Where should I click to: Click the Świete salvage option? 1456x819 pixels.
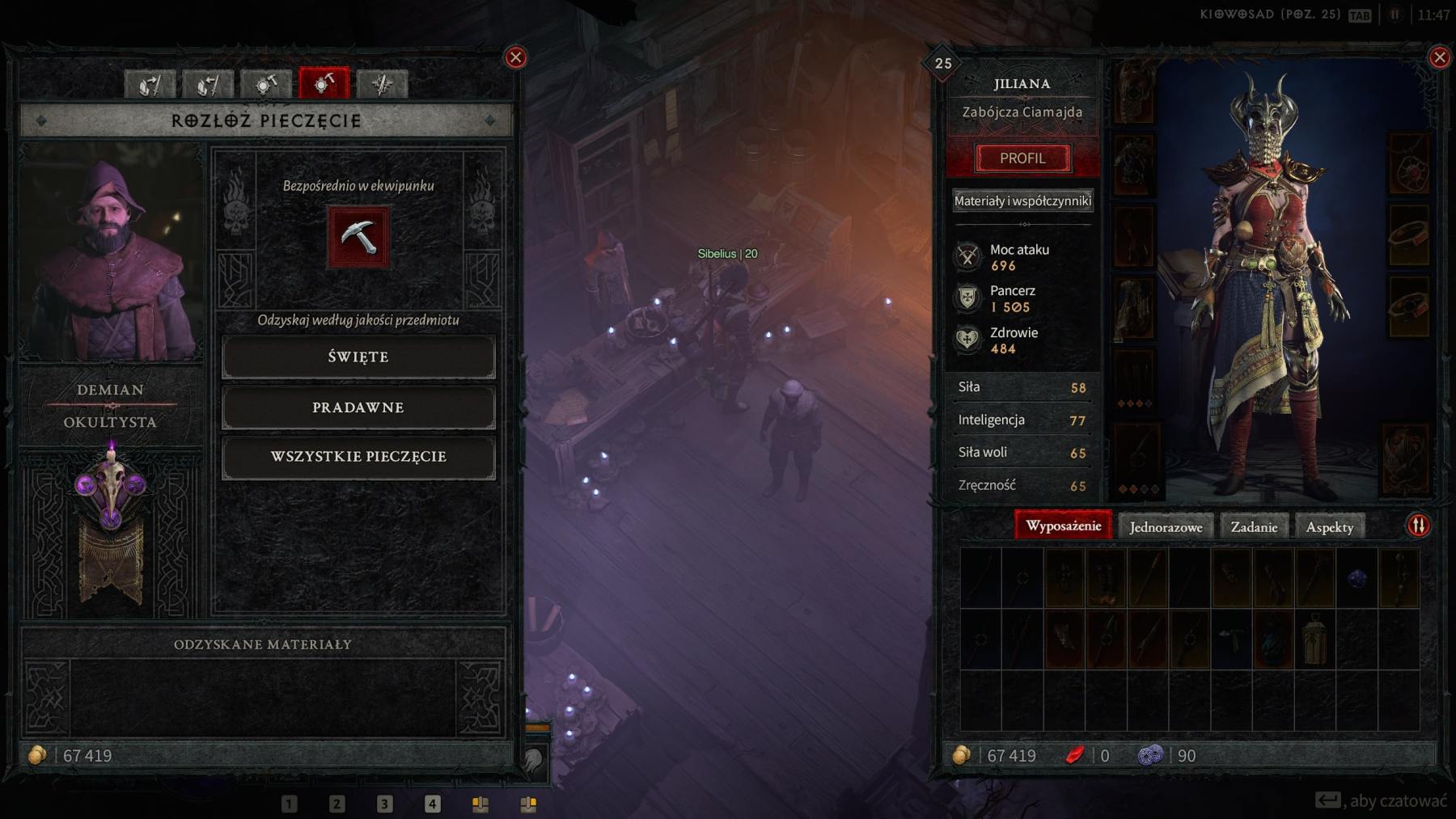[359, 357]
